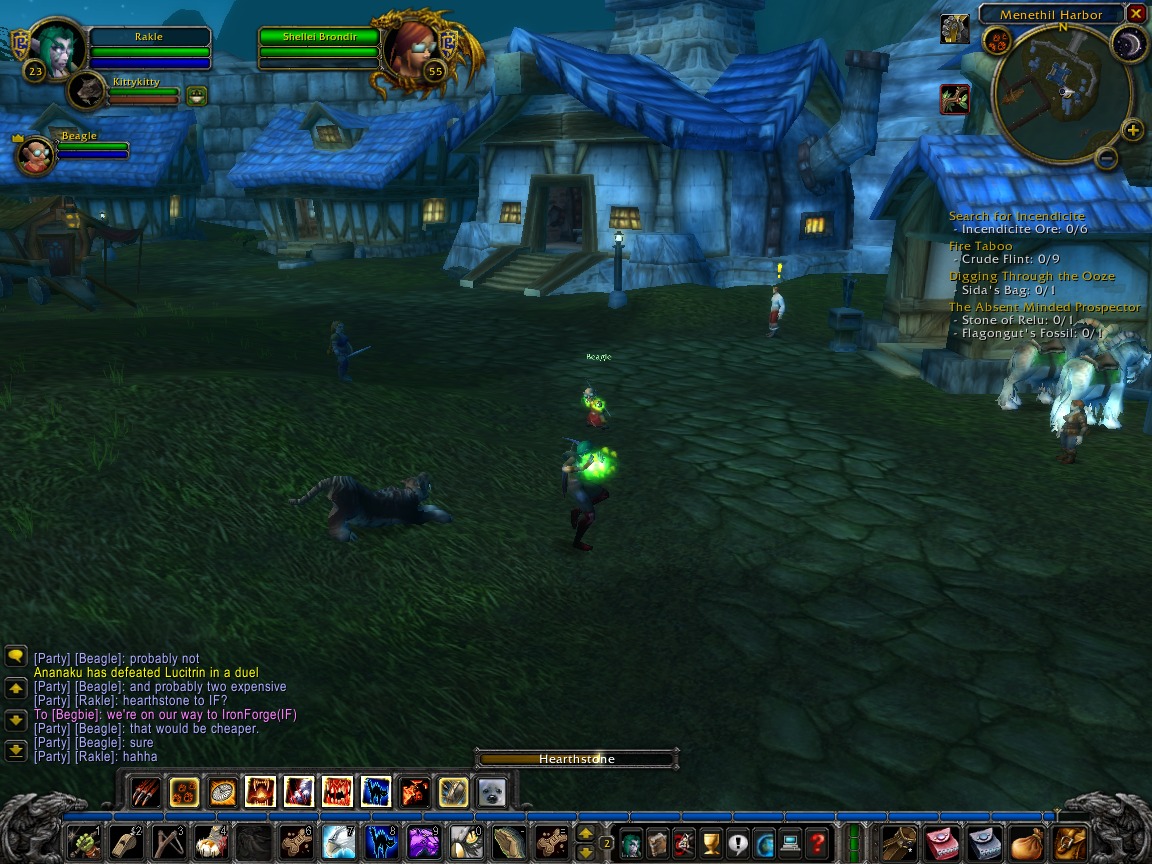The height and width of the screenshot is (864, 1152).
Task: Open the golden chalice micro menu button
Action: click(711, 842)
